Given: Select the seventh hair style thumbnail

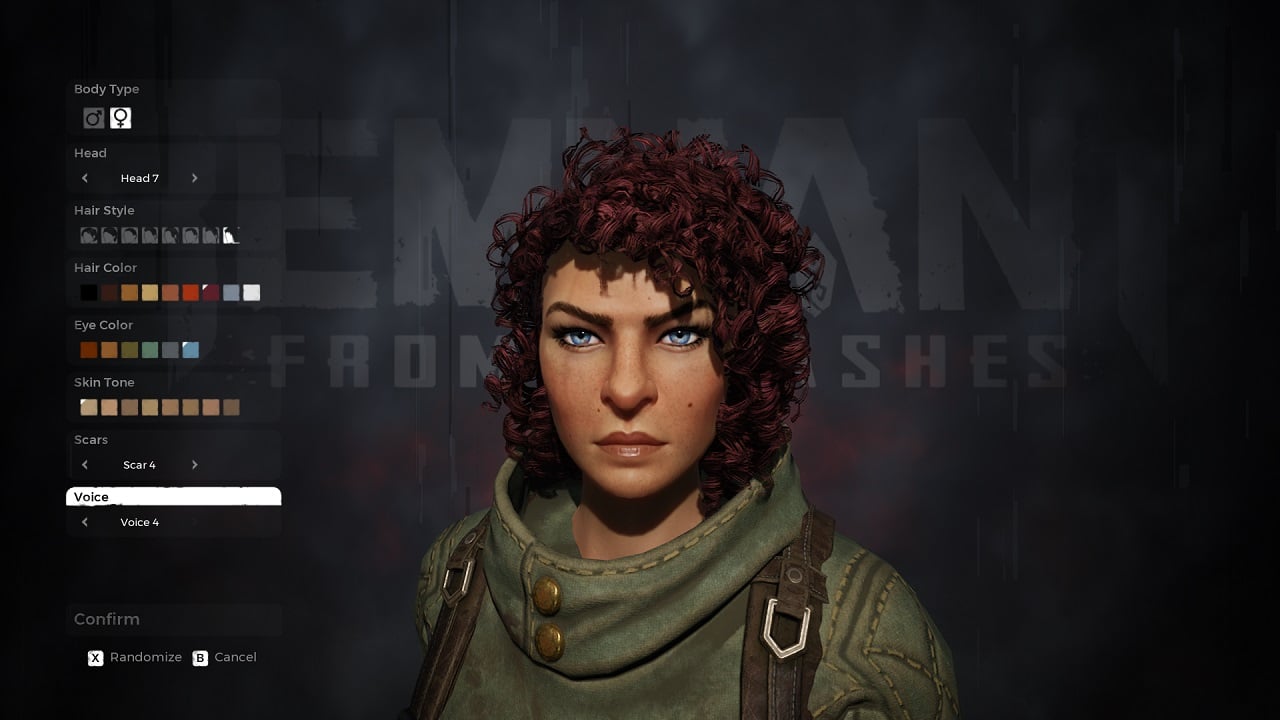Looking at the screenshot, I should [x=210, y=235].
